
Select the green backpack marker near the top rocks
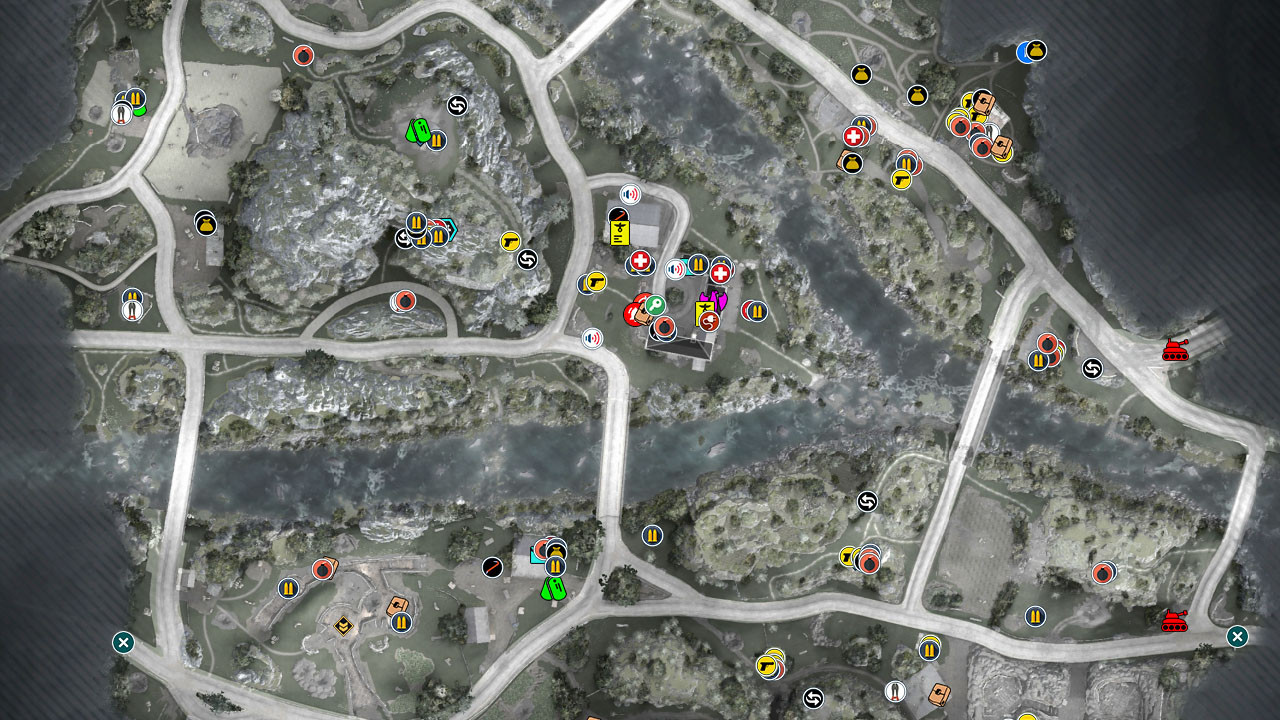[x=420, y=132]
